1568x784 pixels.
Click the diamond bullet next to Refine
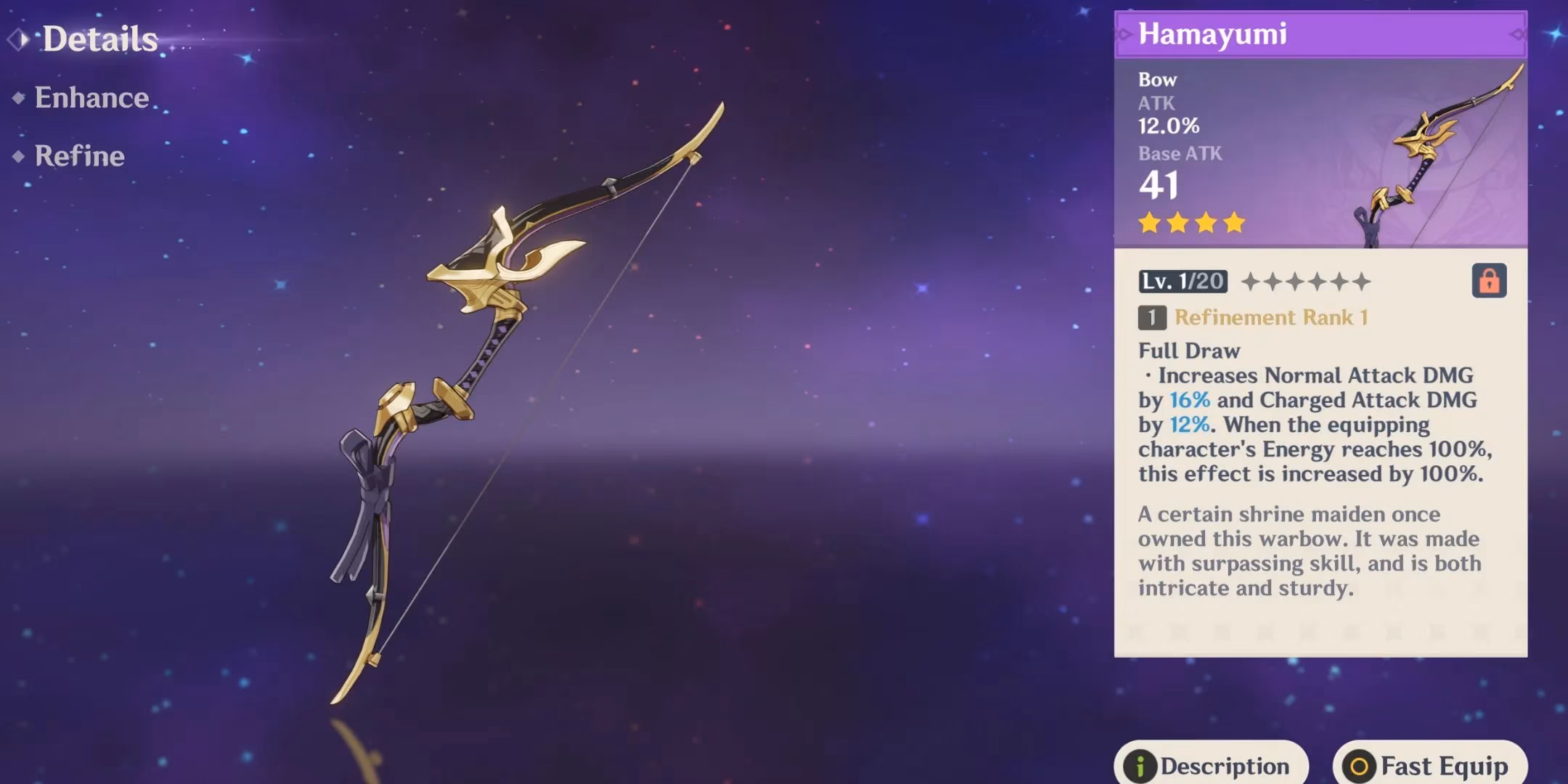(20, 156)
